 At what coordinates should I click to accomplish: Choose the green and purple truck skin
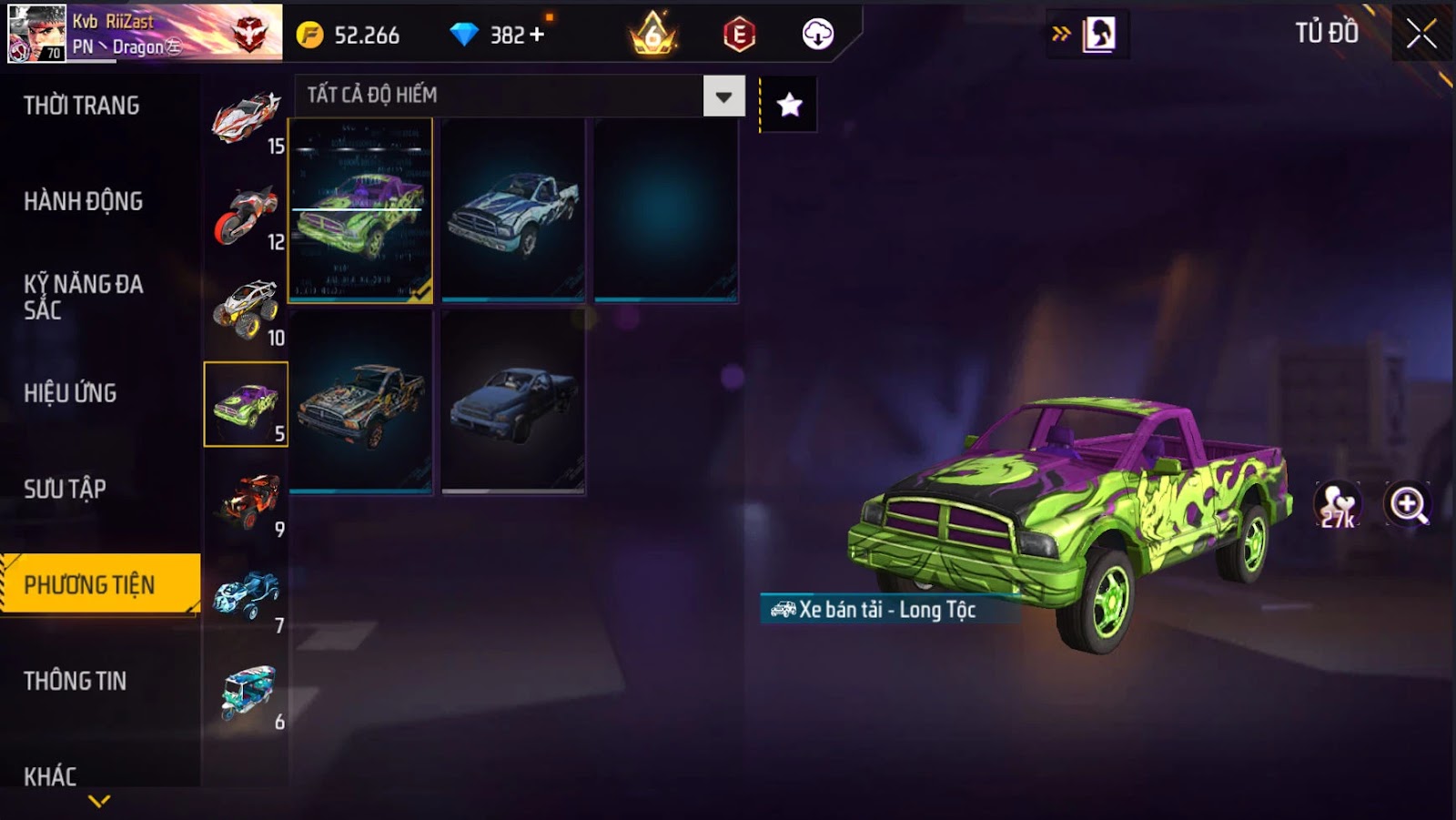(360, 210)
